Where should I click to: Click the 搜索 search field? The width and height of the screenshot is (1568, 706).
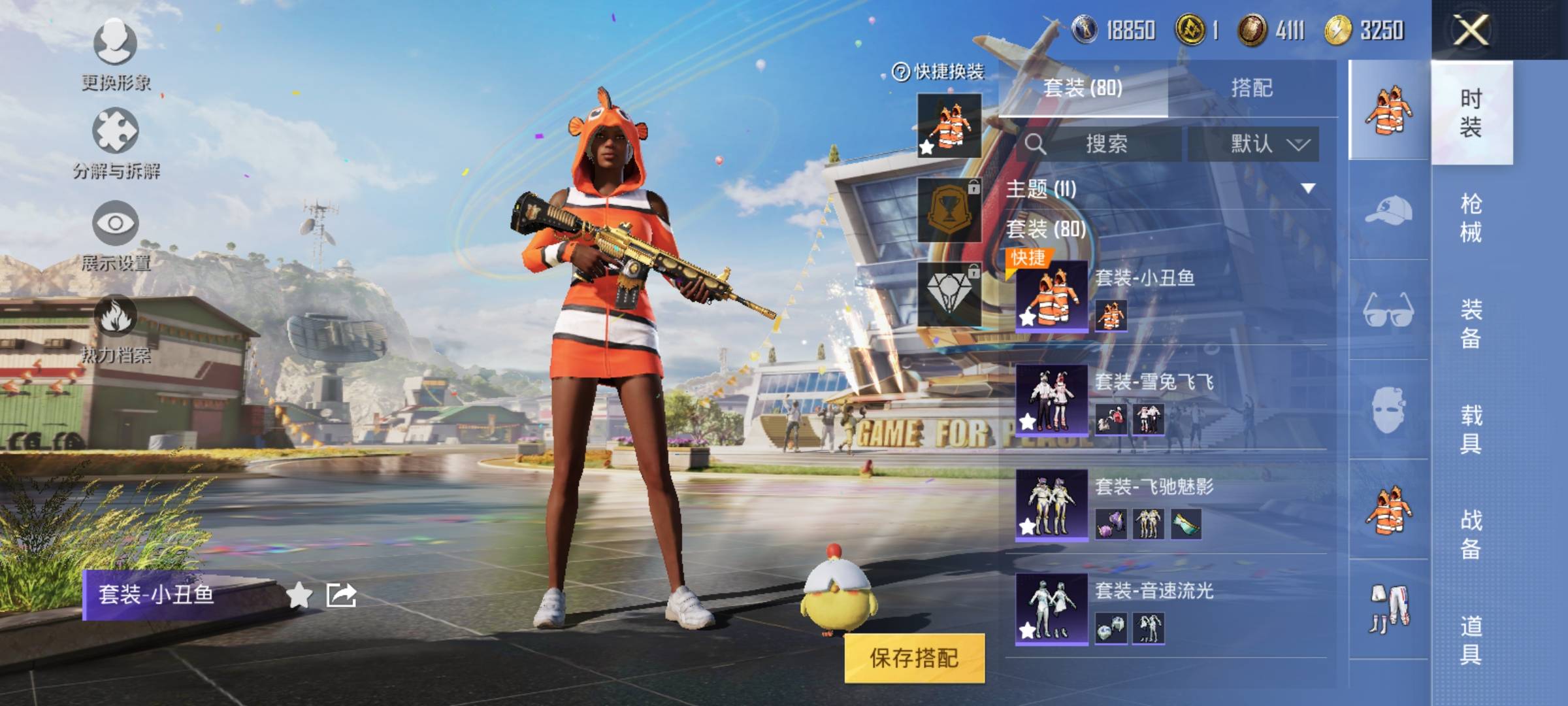(1105, 144)
